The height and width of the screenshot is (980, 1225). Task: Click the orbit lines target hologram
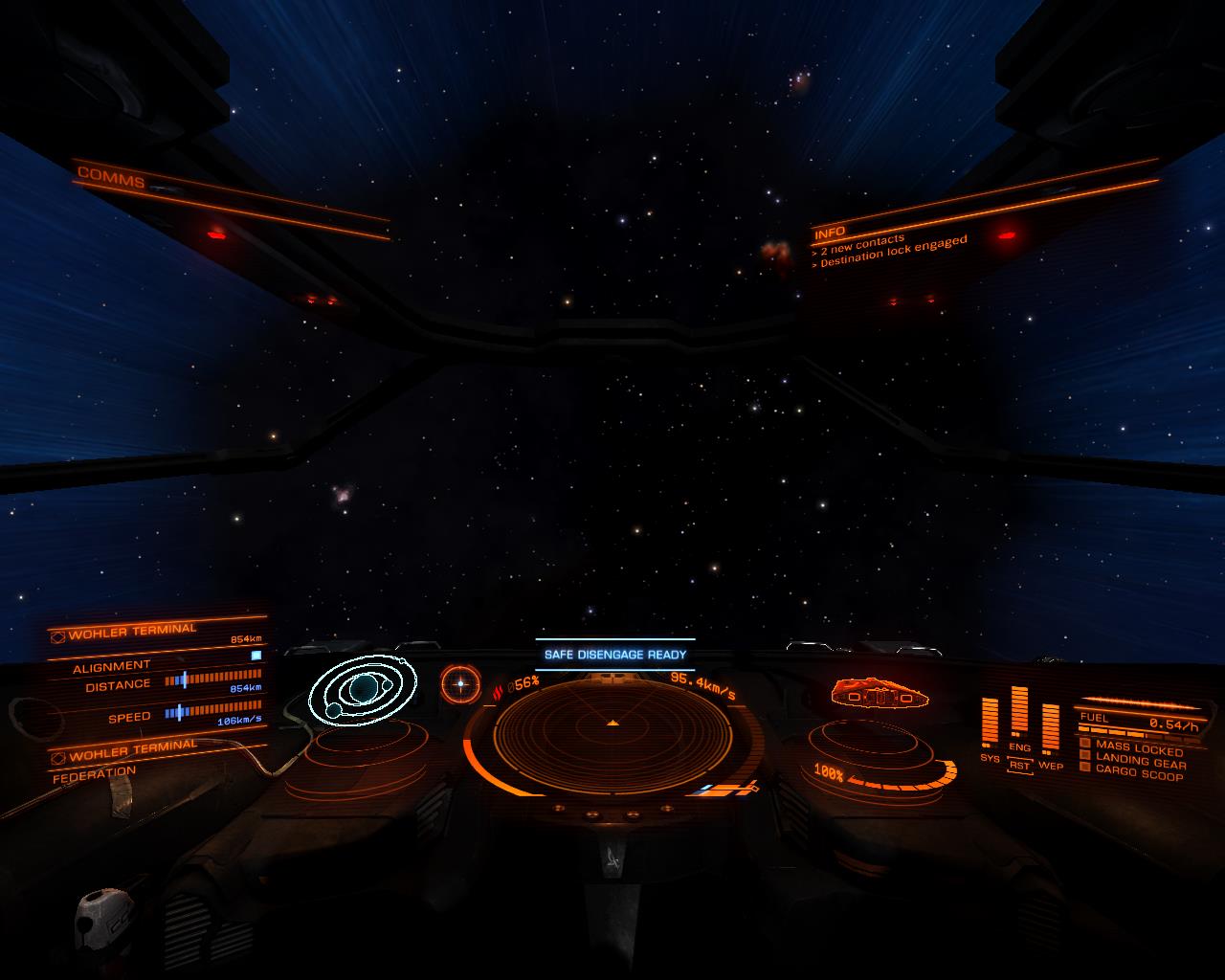(x=363, y=685)
